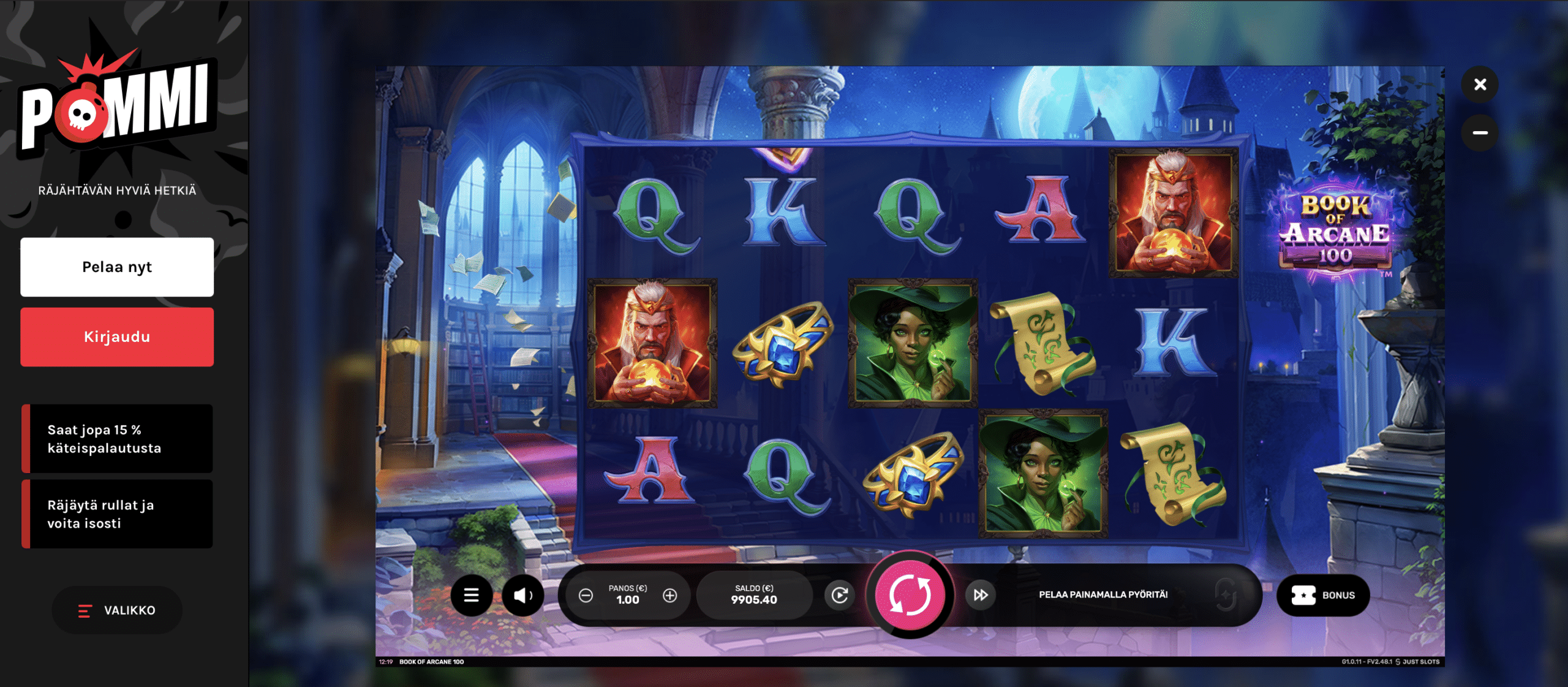Viewport: 1568px width, 687px height.
Task: Start autoplay with the circular arrow
Action: tap(839, 595)
